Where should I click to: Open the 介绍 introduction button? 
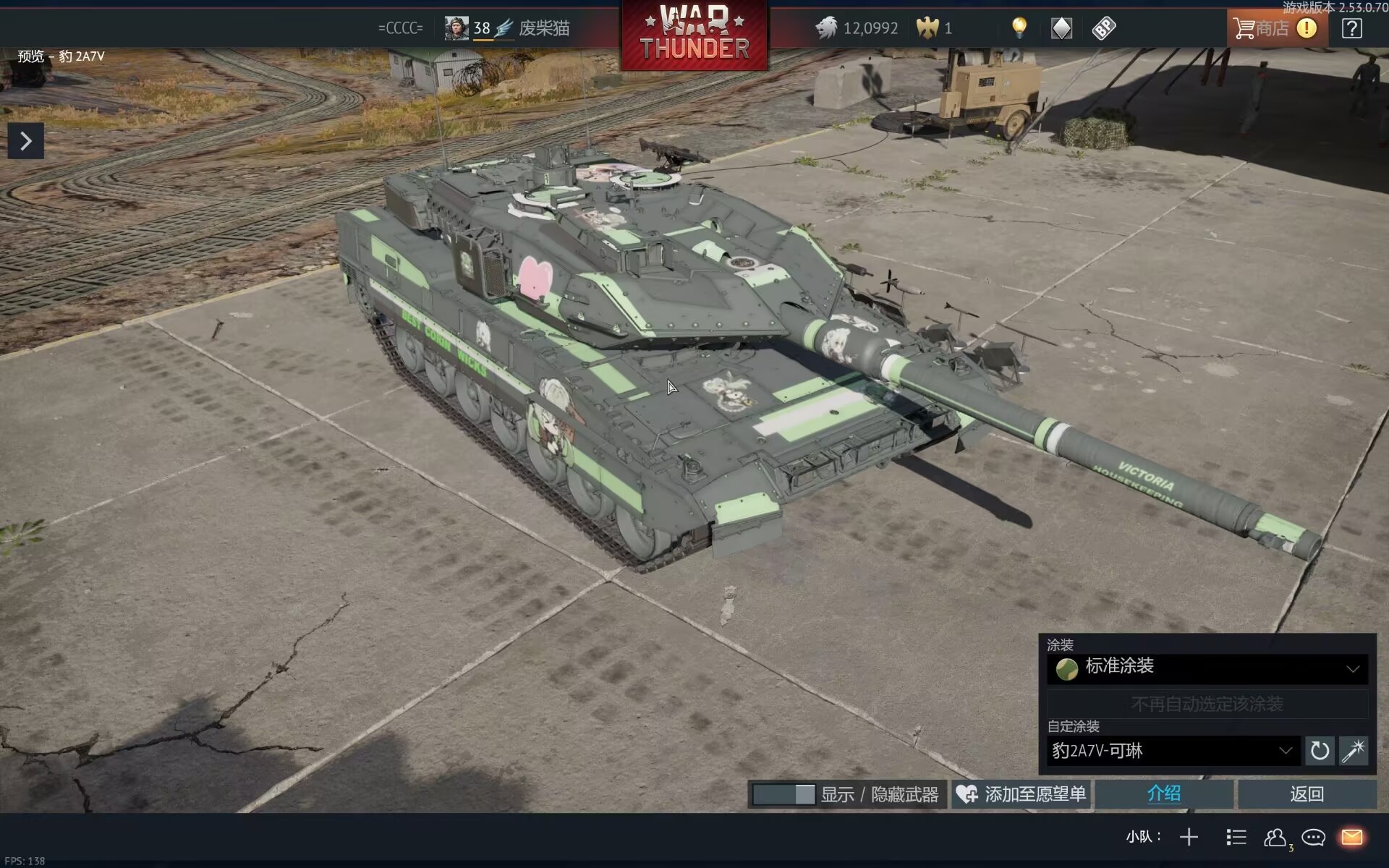1163,794
